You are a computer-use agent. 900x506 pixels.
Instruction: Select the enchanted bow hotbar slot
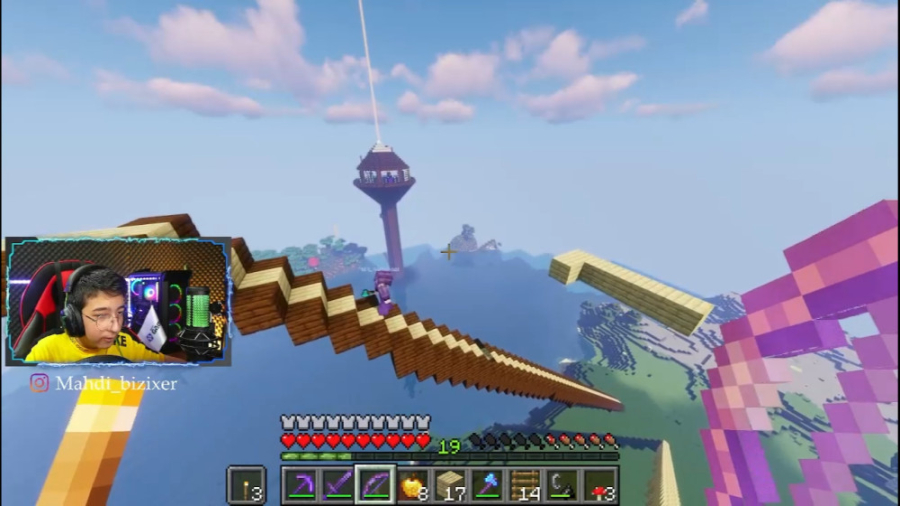pos(375,485)
